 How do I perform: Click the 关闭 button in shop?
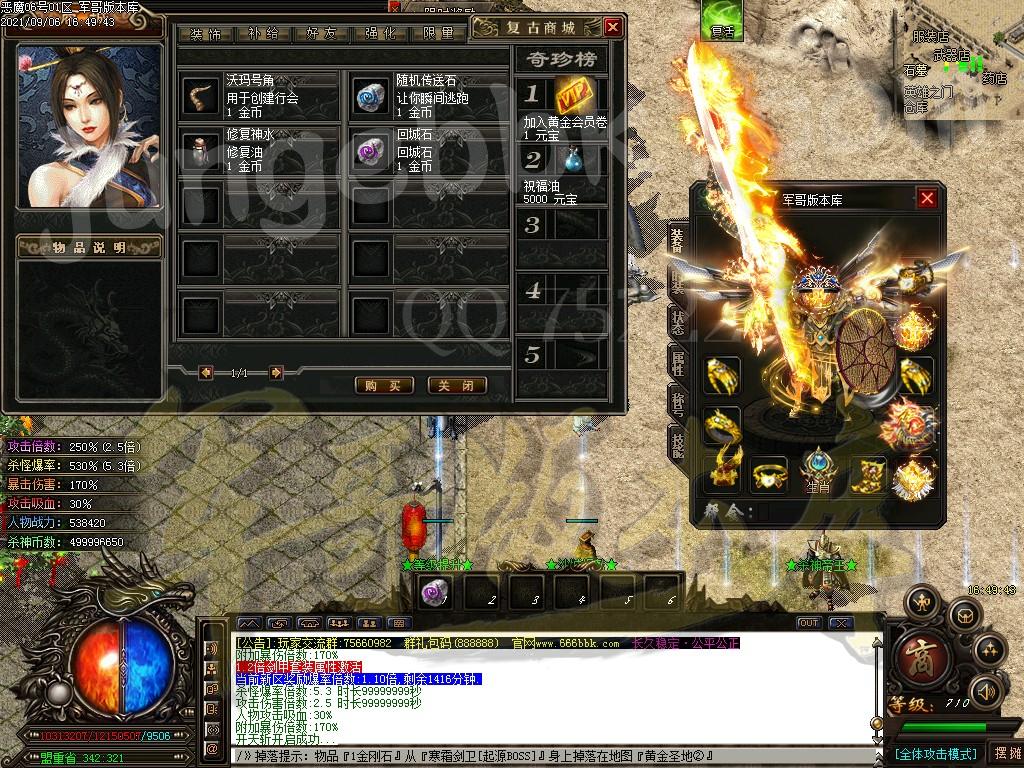[x=456, y=385]
